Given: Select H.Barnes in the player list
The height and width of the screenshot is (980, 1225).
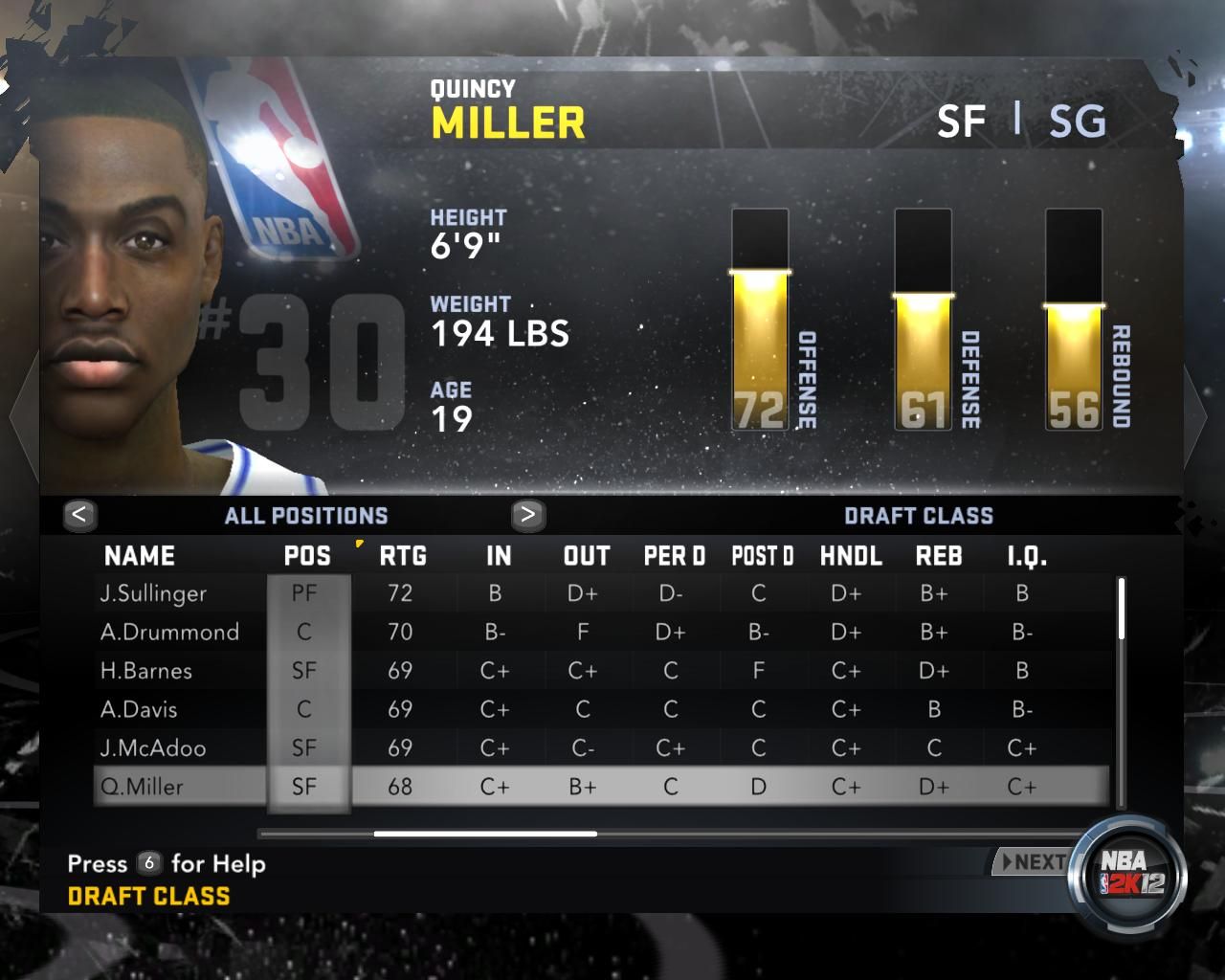Looking at the screenshot, I should (146, 671).
